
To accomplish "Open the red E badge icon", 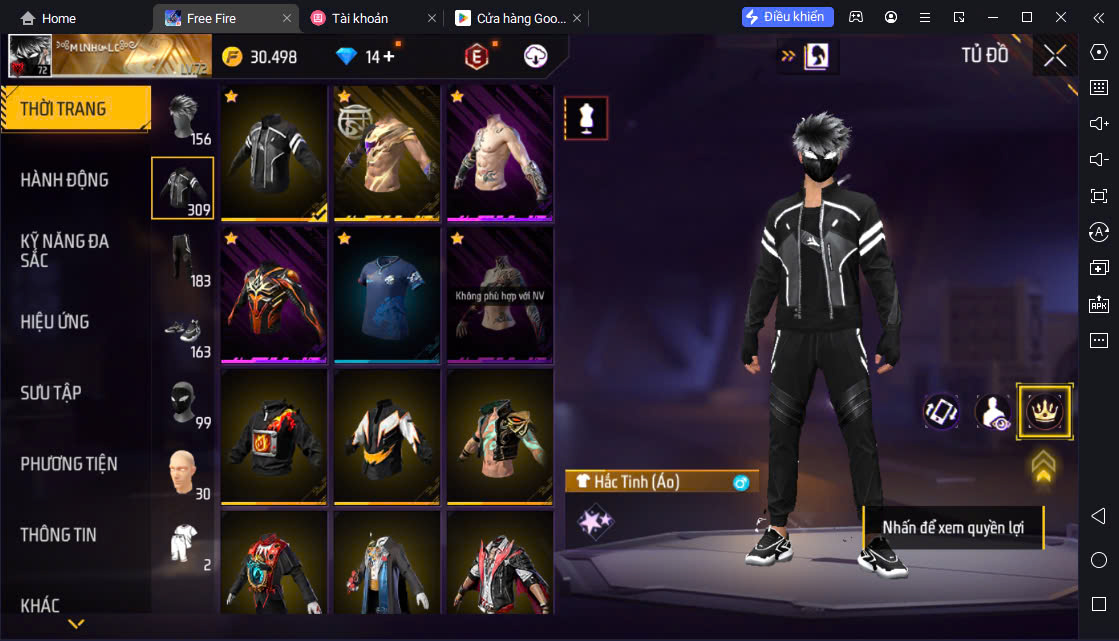I will [476, 57].
